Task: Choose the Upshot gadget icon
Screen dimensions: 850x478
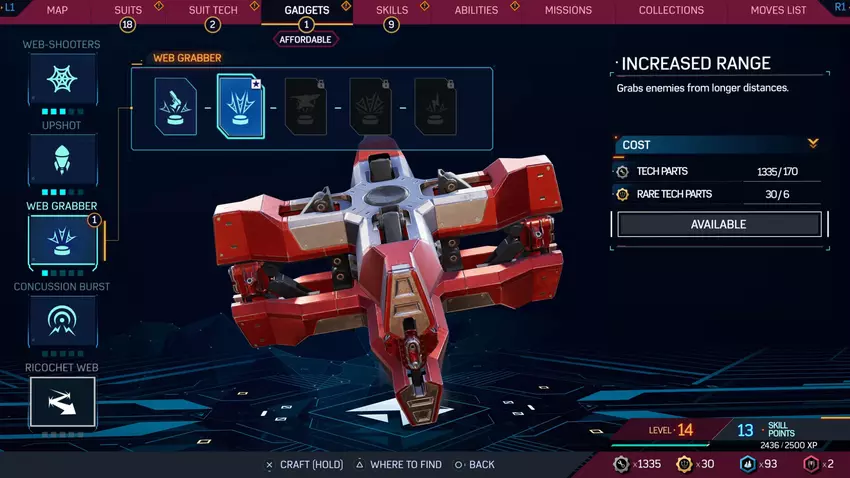Action: point(62,160)
